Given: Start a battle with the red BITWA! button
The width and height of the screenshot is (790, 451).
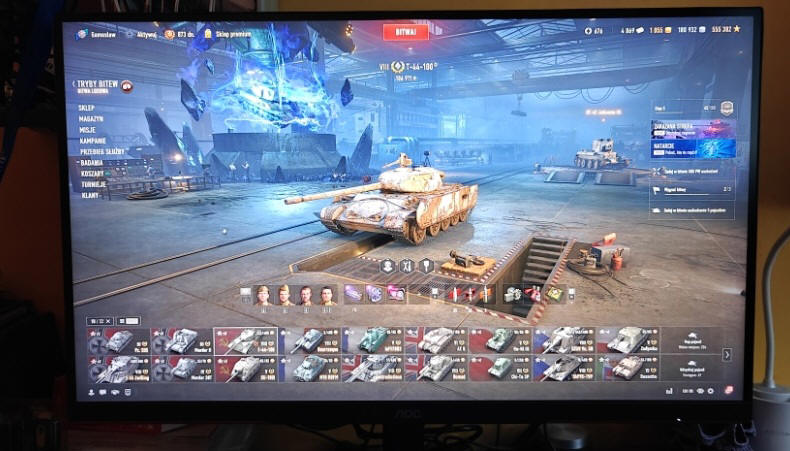Looking at the screenshot, I should (x=405, y=32).
